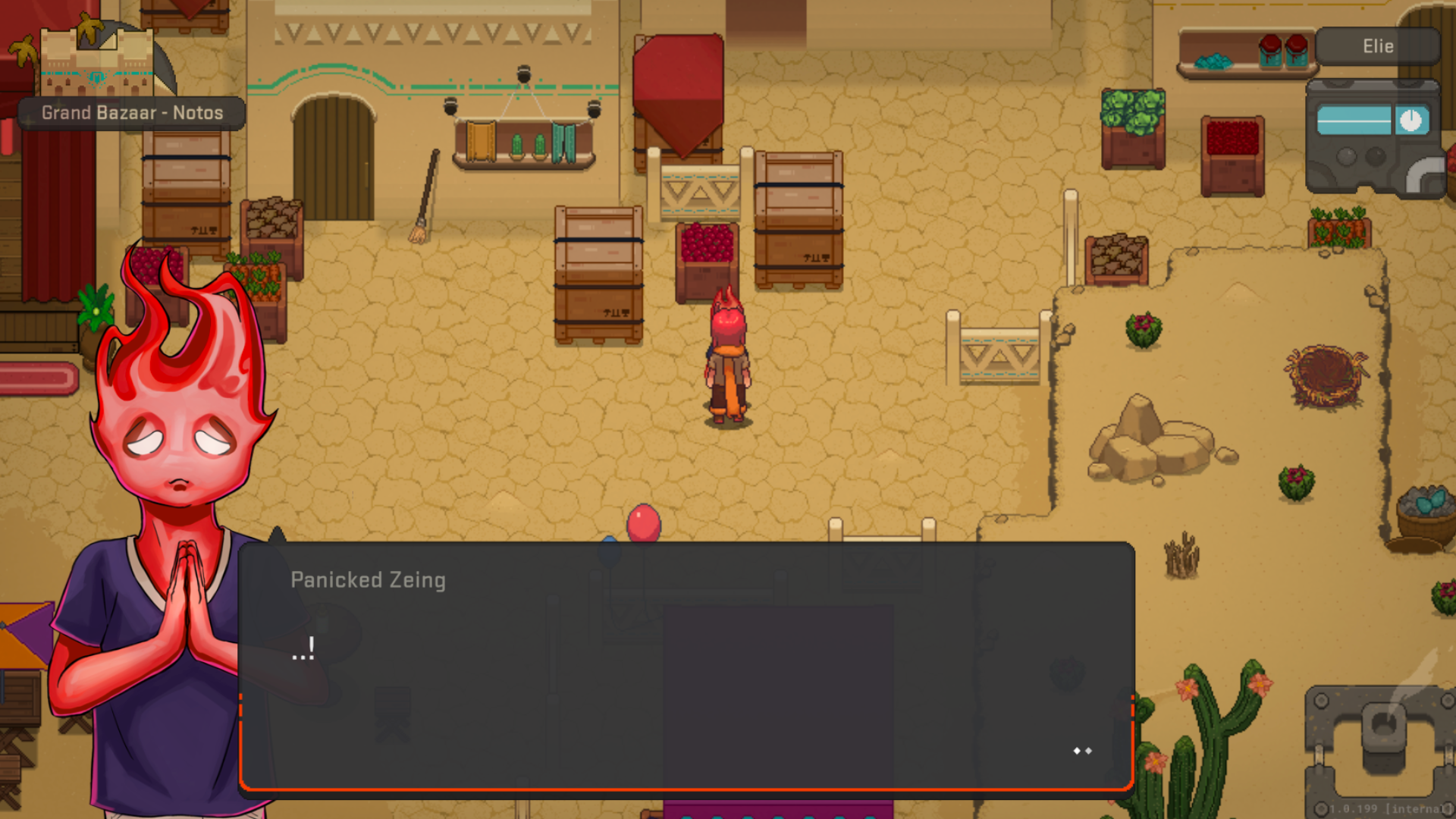Click the white clock dial icon
Viewport: 1456px width, 819px height.
click(1410, 121)
